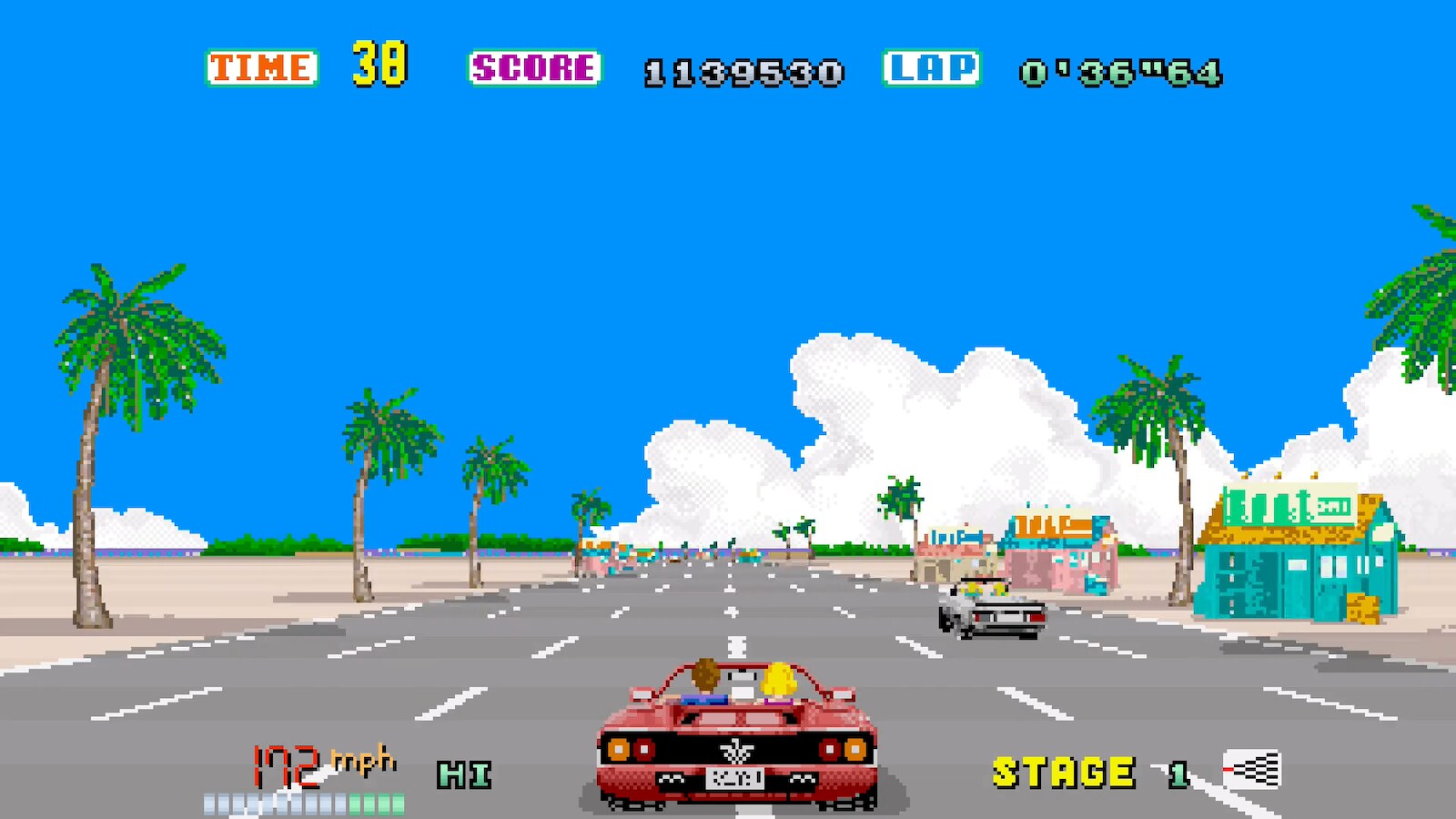Click the HI gear indicator
The width and height of the screenshot is (1456, 819).
click(464, 774)
